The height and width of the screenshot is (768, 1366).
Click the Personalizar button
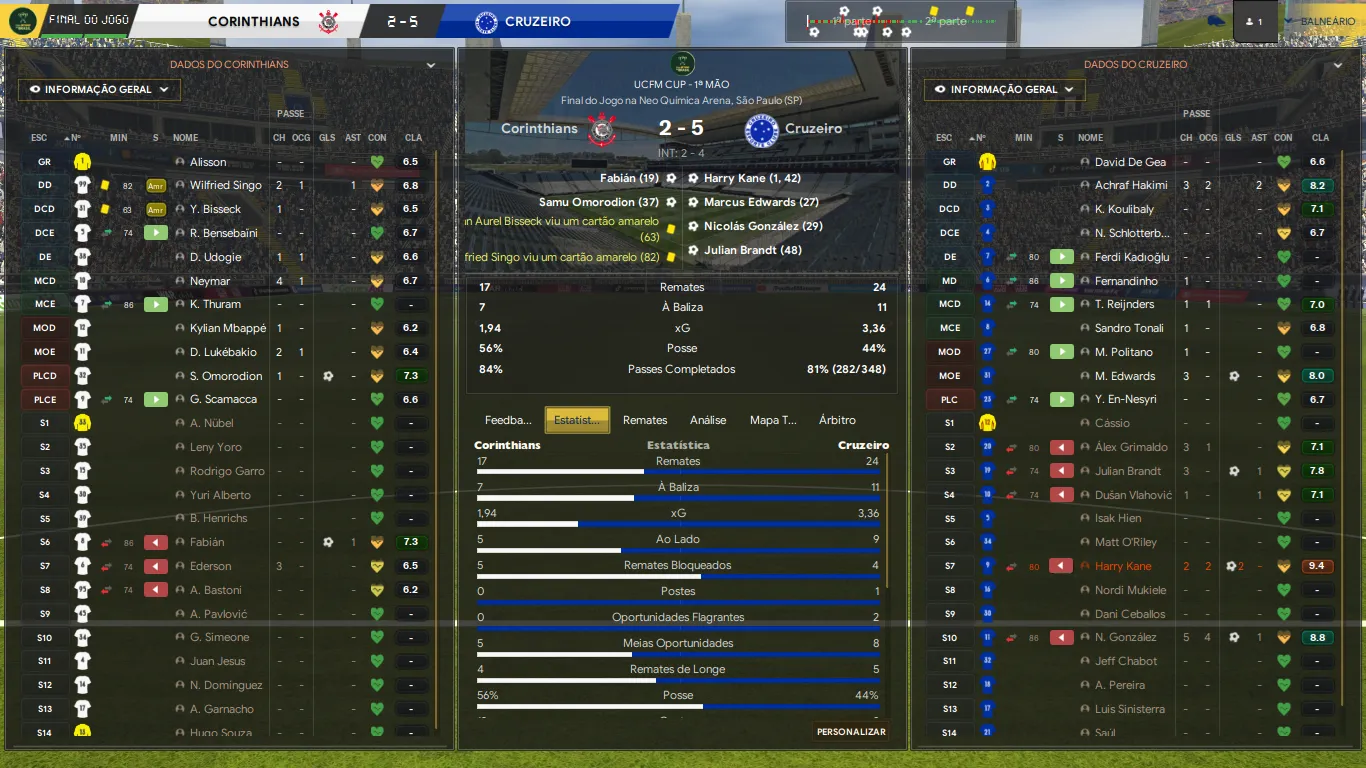point(851,732)
